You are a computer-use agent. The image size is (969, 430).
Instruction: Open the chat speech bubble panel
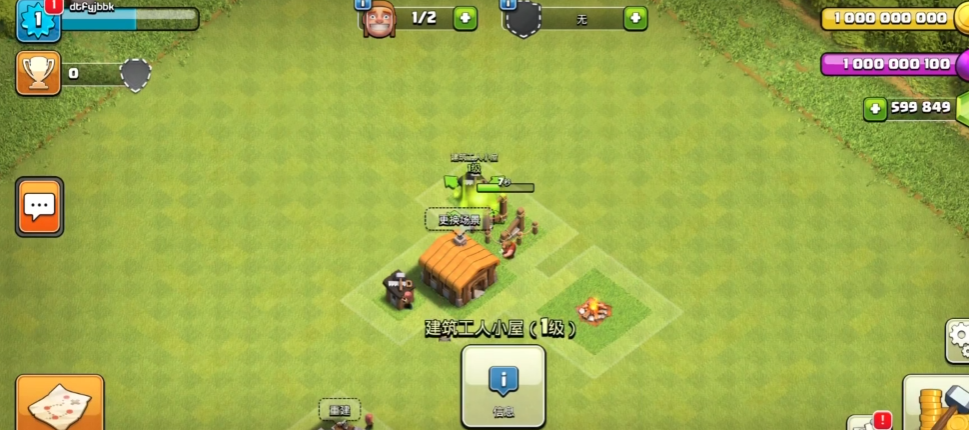click(x=39, y=207)
